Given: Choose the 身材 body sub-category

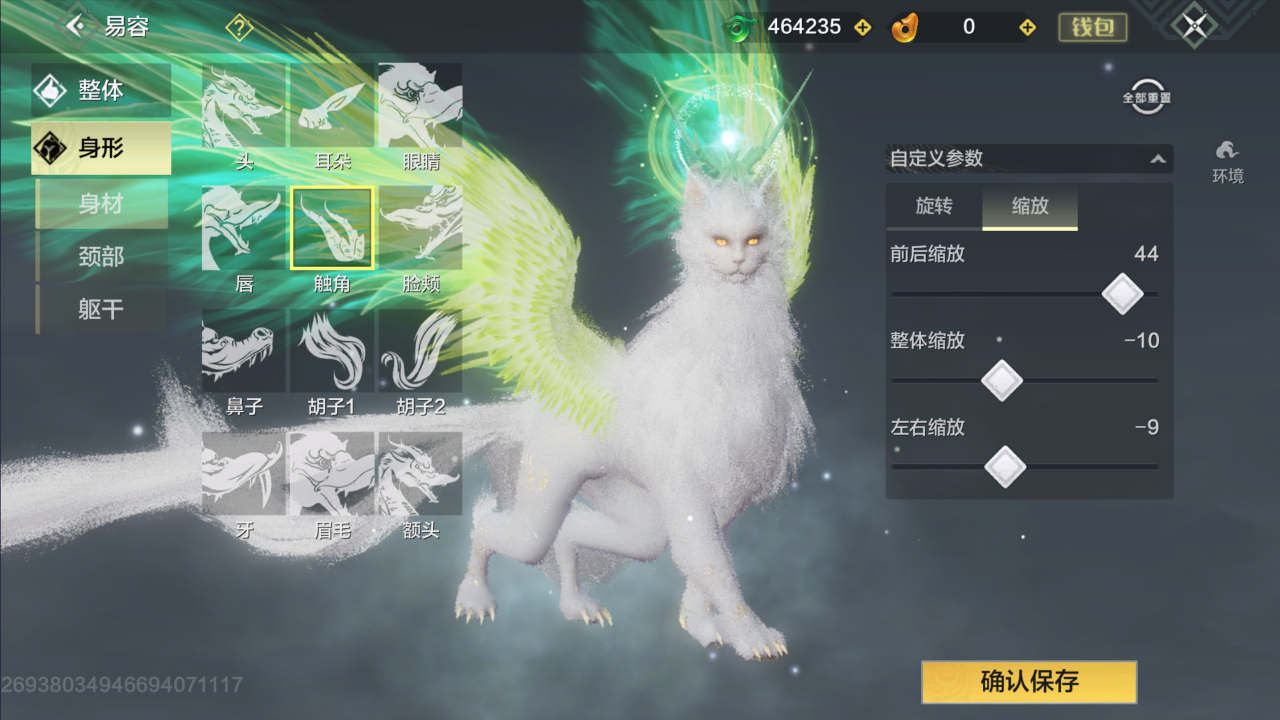Looking at the screenshot, I should pos(101,204).
